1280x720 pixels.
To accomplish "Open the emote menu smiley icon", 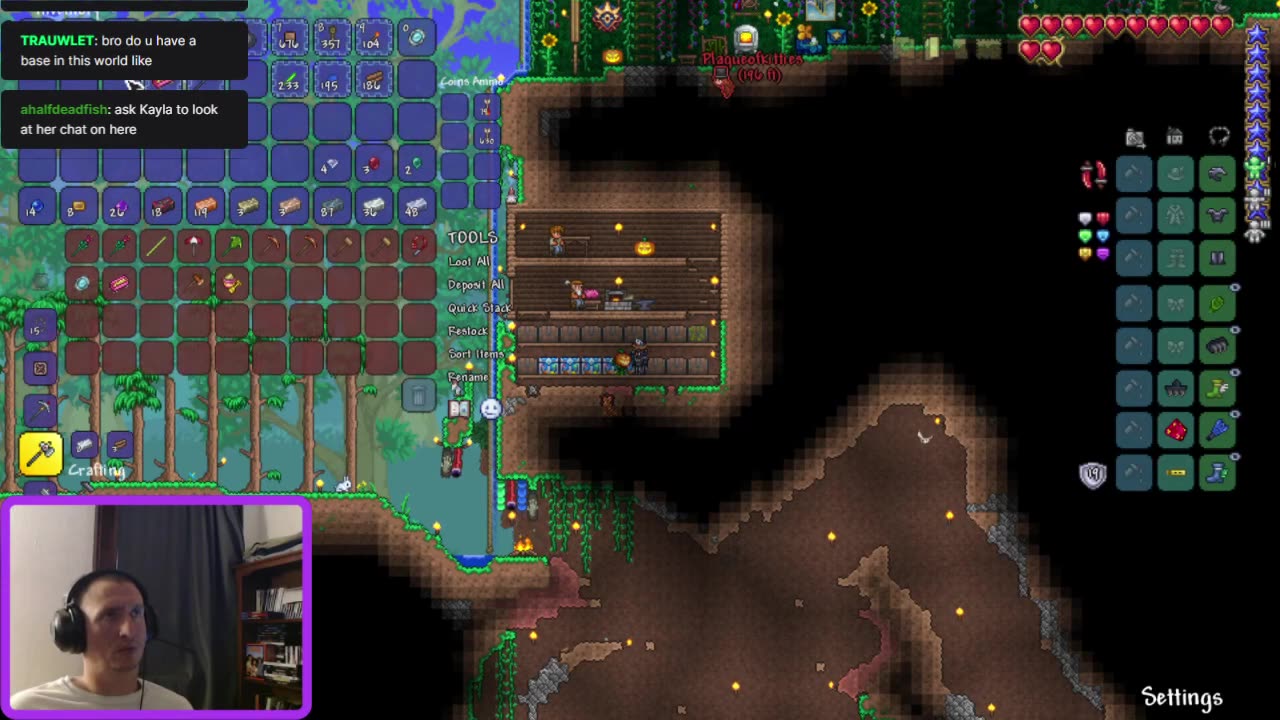I will click(489, 409).
